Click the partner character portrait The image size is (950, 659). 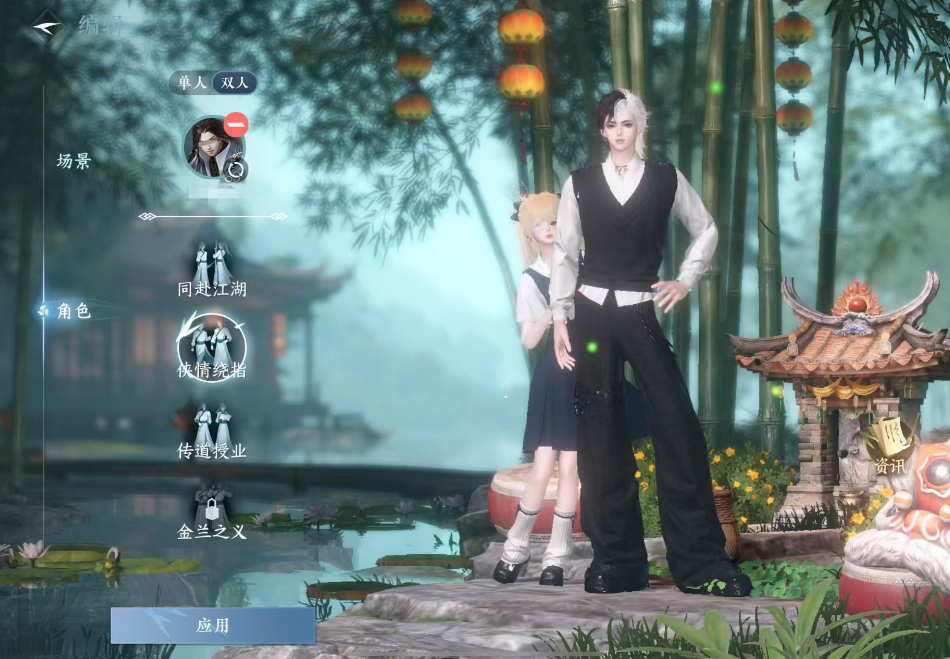tap(210, 146)
